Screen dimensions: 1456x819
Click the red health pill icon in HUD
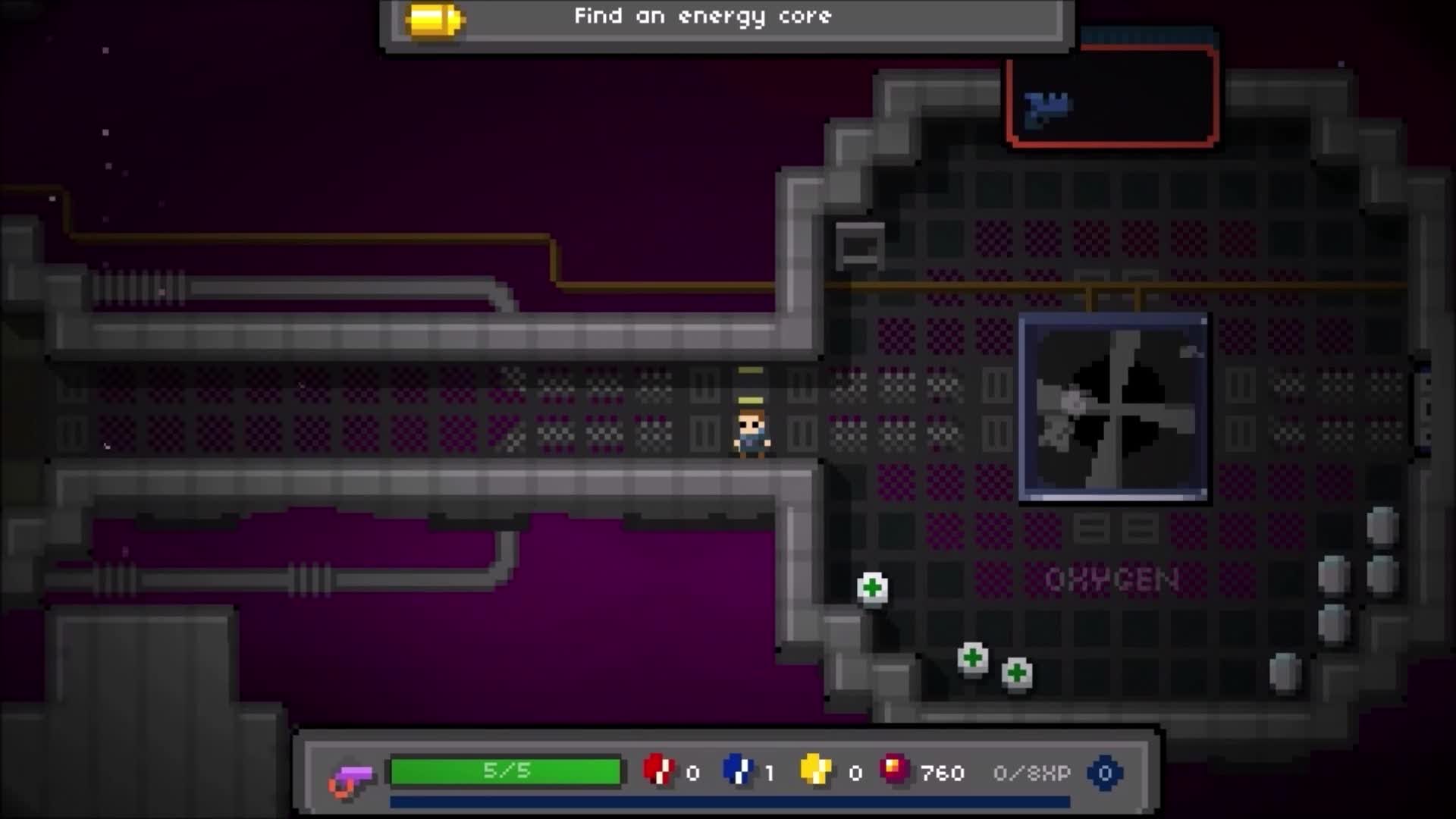658,773
